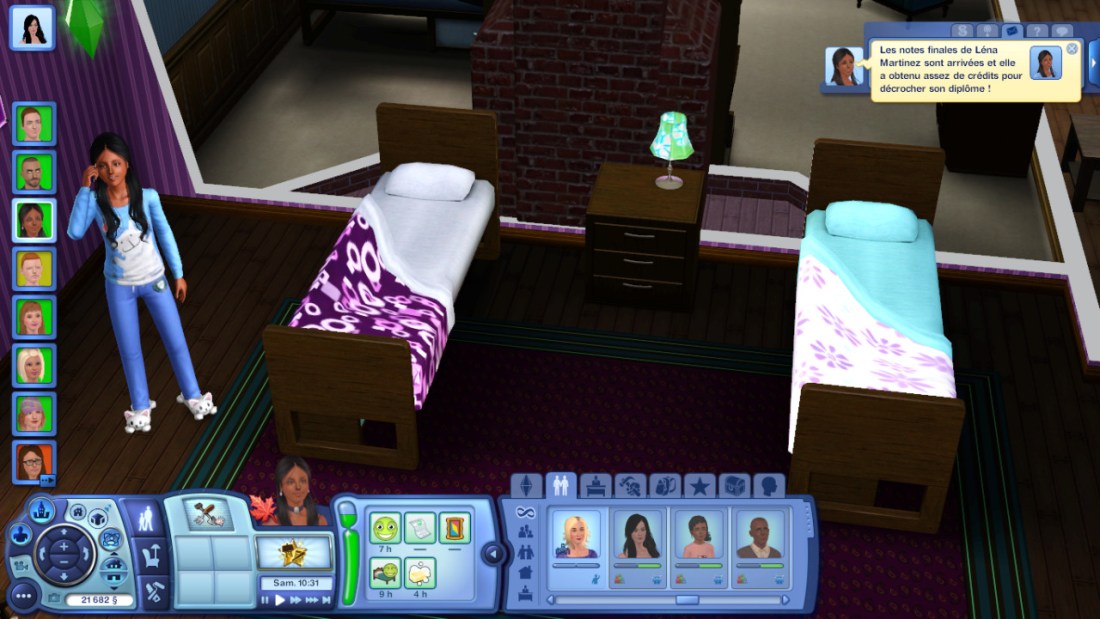The image size is (1100, 619).
Task: Click the happy green smiley moodlet
Action: [x=385, y=527]
